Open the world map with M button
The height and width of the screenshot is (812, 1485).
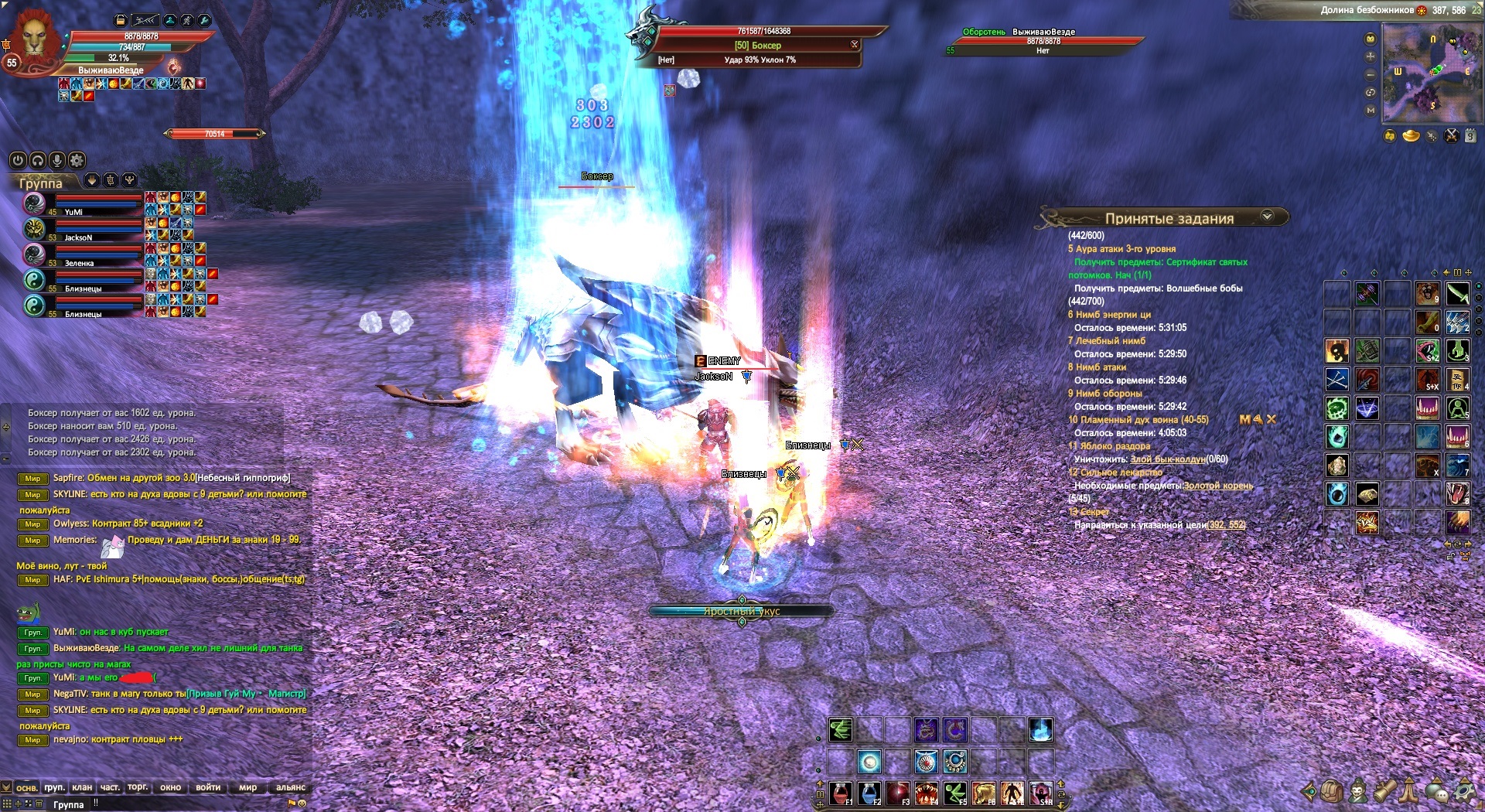[1371, 111]
